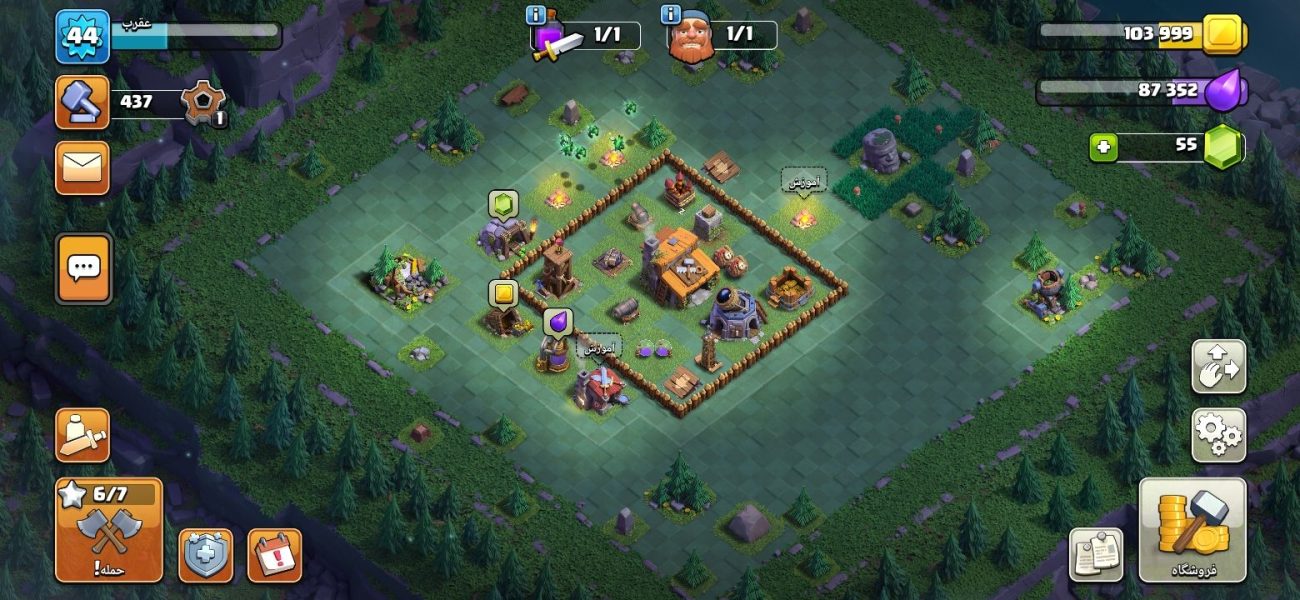Screen dimensions: 1300x600
Task: Open the army overview button
Action: coord(82,435)
